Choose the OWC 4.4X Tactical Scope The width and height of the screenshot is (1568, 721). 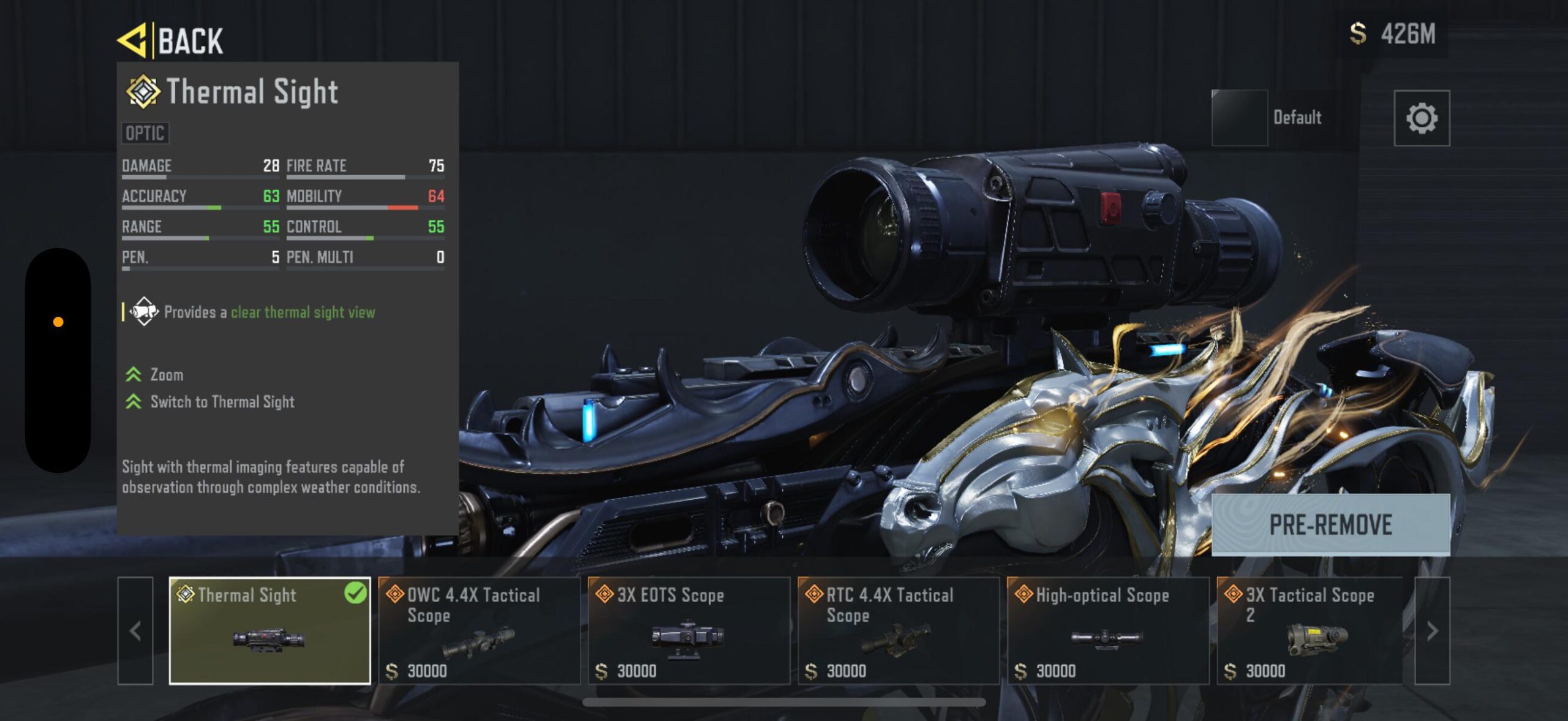479,630
